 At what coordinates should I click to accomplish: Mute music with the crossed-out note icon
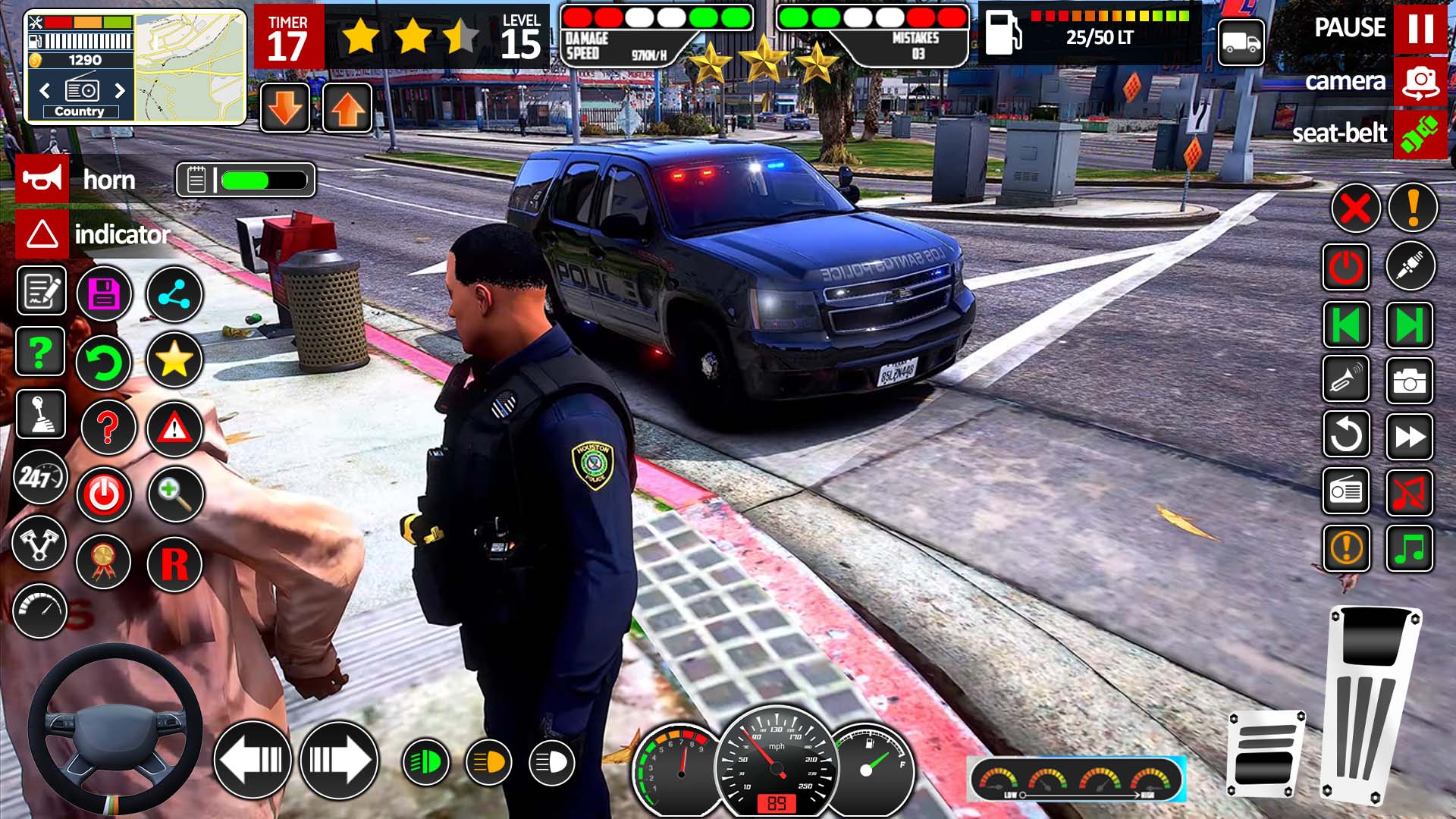coord(1409,493)
